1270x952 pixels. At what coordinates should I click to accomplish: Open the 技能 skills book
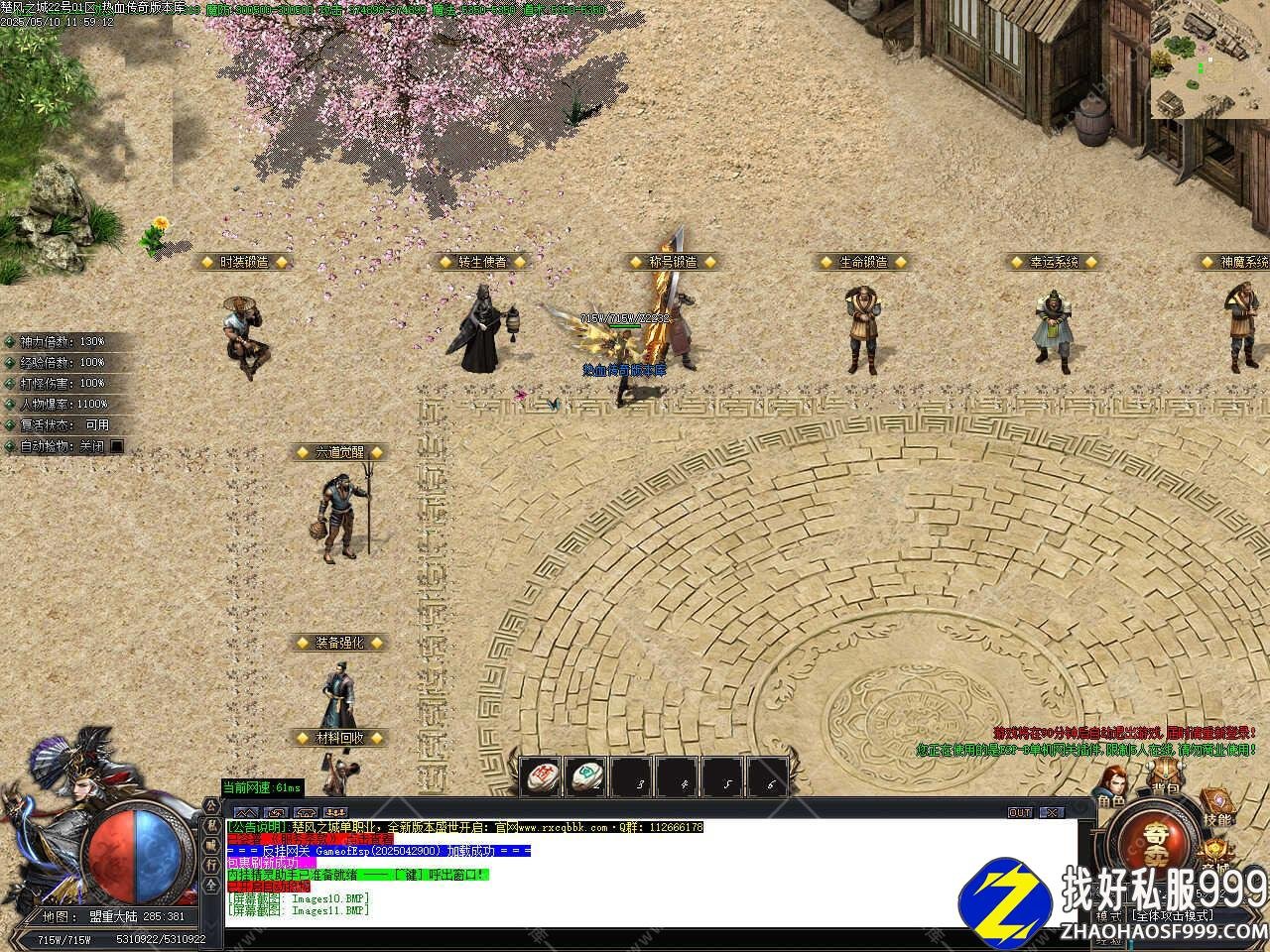tap(1215, 808)
